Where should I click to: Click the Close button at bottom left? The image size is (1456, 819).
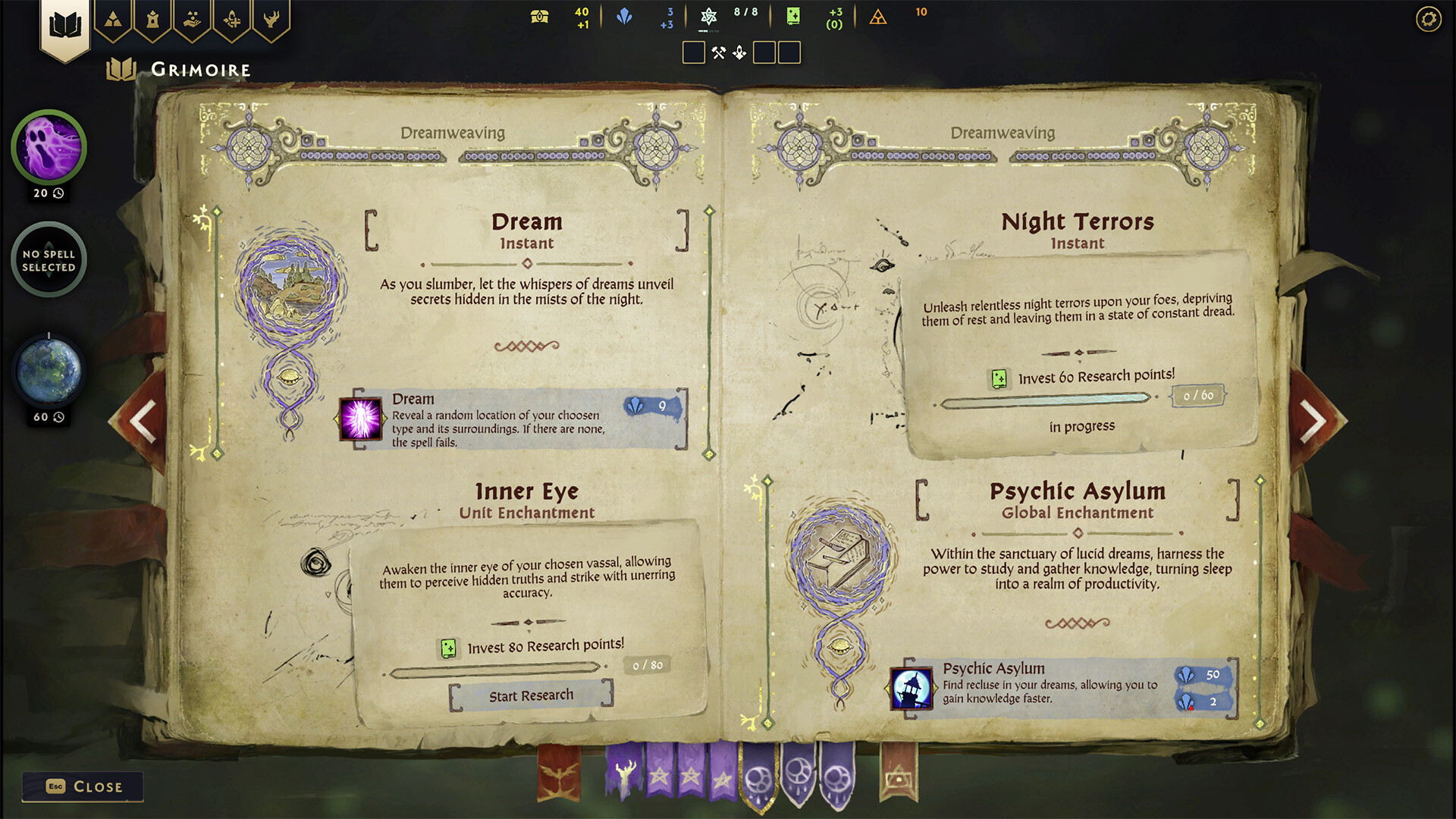[83, 786]
